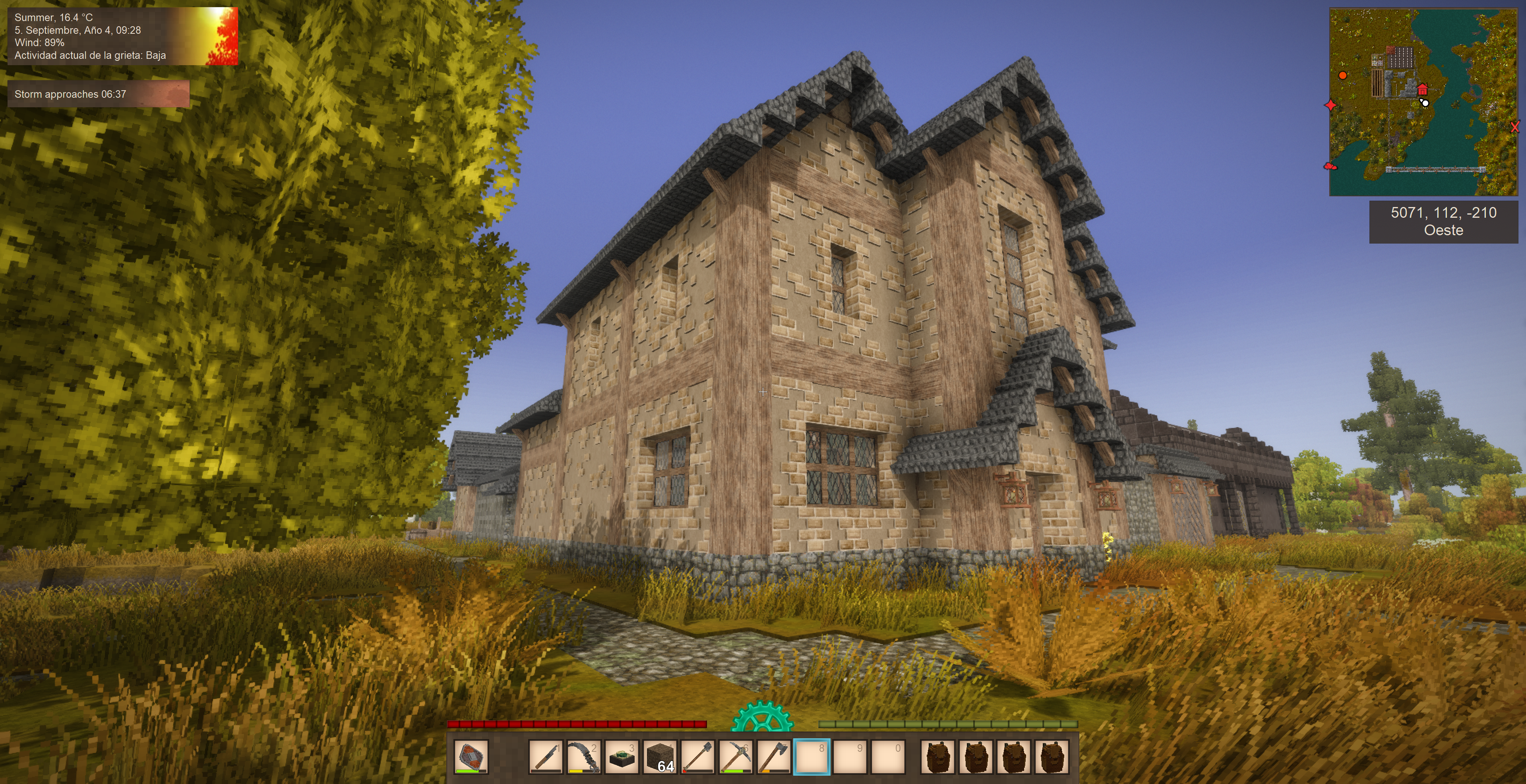The width and height of the screenshot is (1526, 784).
Task: Select empty hotbar slot 0
Action: click(x=887, y=756)
